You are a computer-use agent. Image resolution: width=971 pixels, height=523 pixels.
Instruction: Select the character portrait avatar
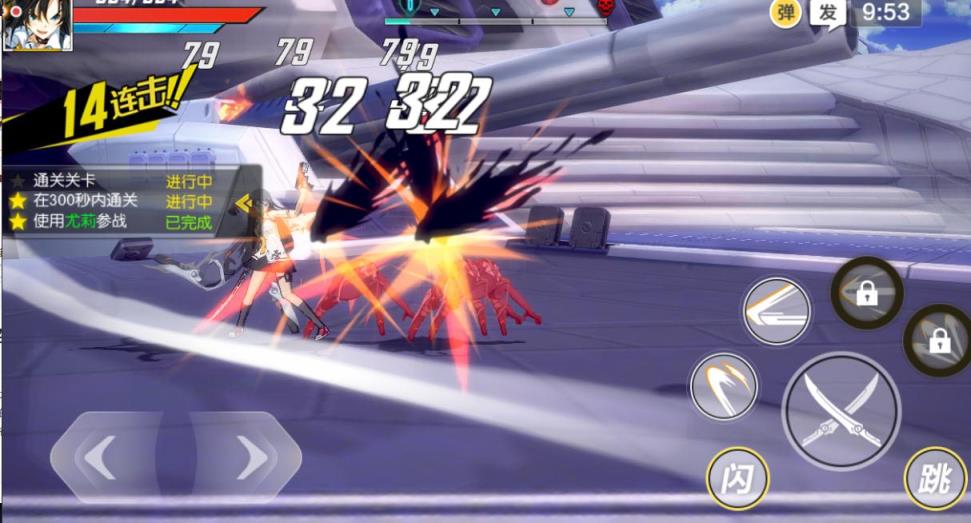[x=37, y=24]
